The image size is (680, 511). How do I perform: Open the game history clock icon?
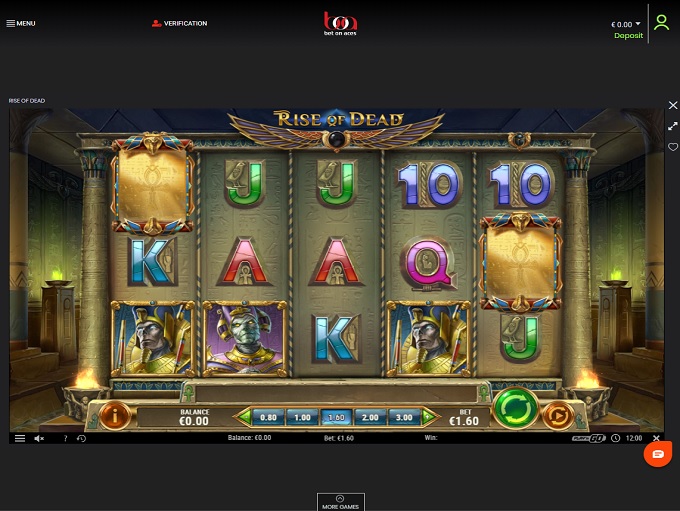tap(81, 438)
